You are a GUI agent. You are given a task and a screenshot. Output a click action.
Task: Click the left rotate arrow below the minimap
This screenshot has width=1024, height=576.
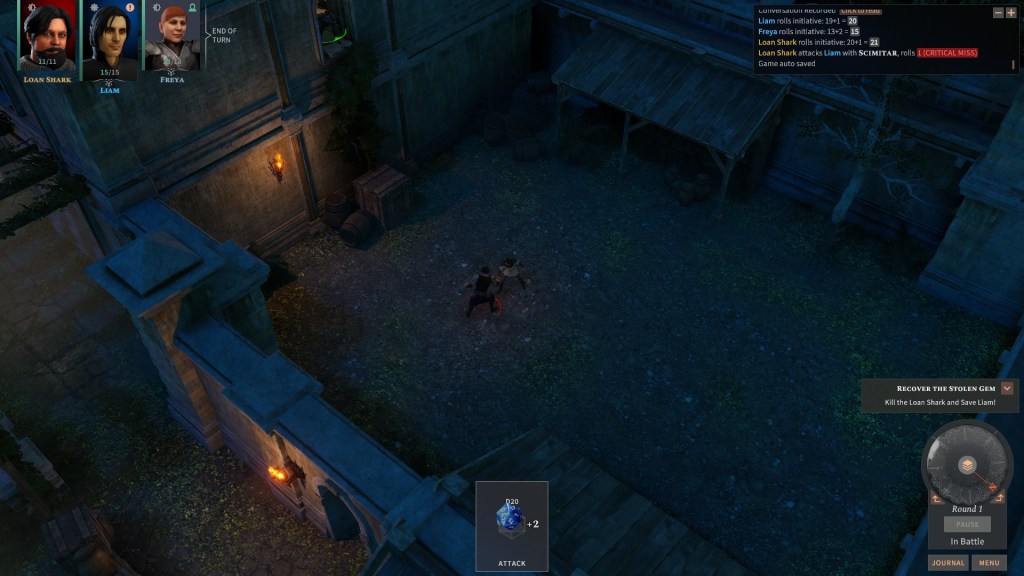pyautogui.click(x=938, y=497)
